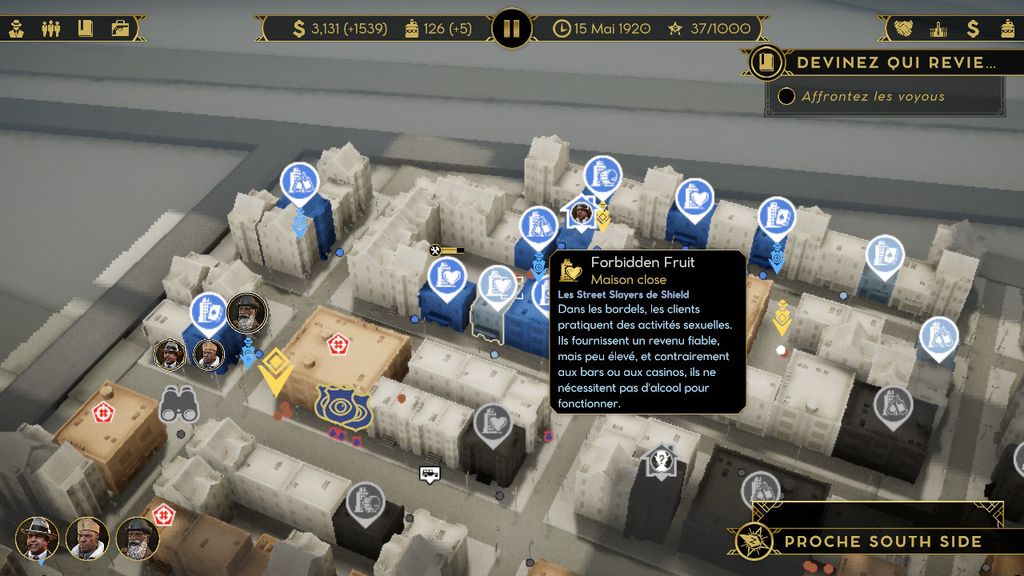Show the city buildings overview icon
Image resolution: width=1024 pixels, height=576 pixels.
(938, 28)
